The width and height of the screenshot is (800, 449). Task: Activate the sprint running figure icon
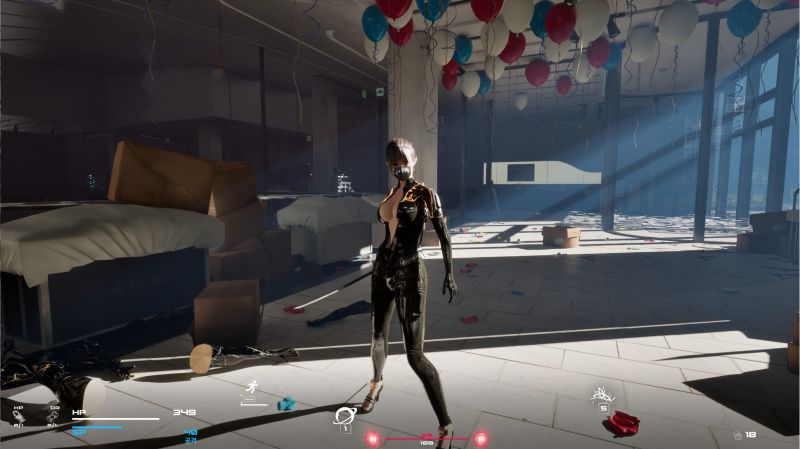coord(254,388)
